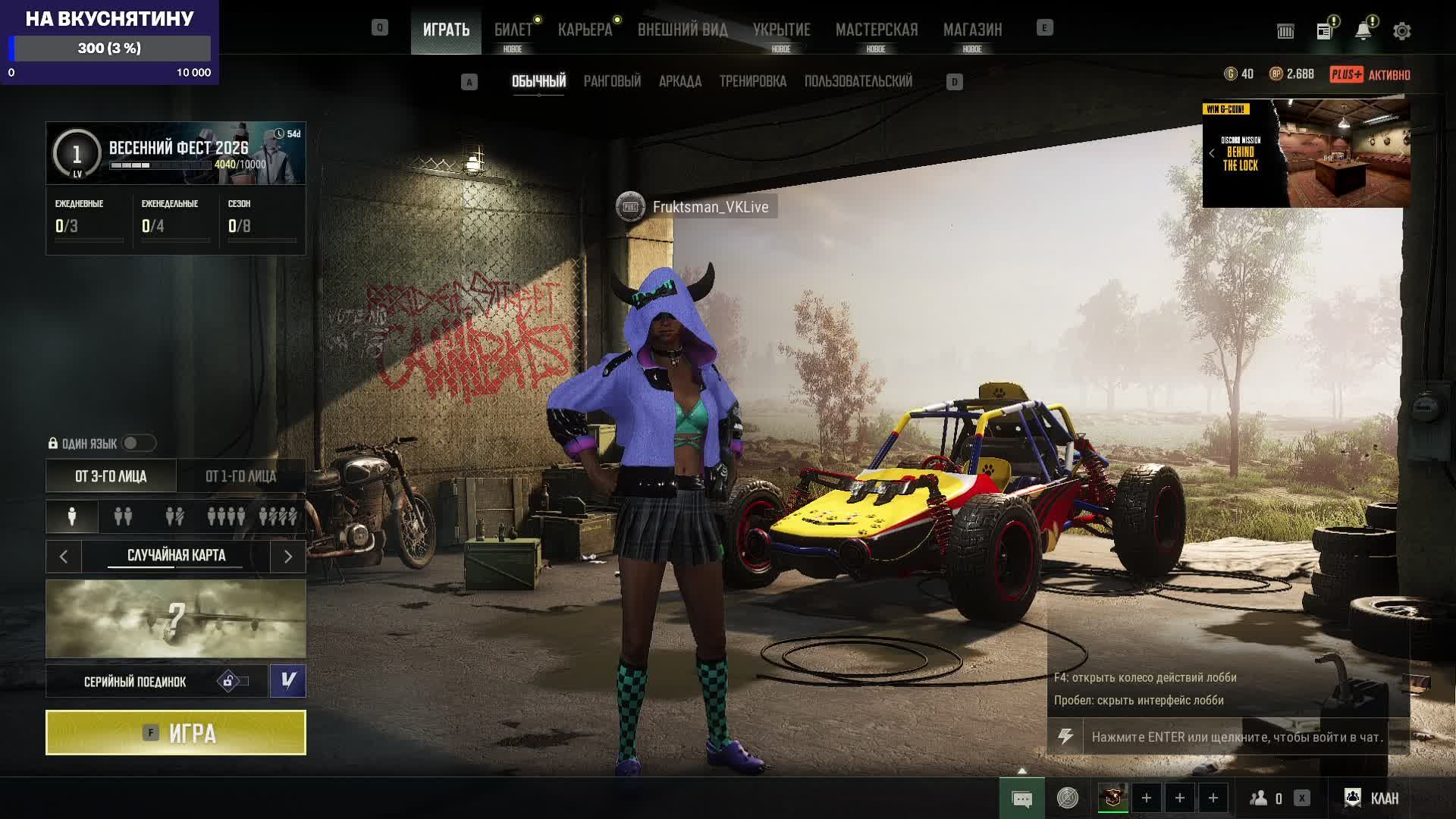
Task: Switch to the РАНГОВЫЙ ranked mode
Action: tap(612, 81)
